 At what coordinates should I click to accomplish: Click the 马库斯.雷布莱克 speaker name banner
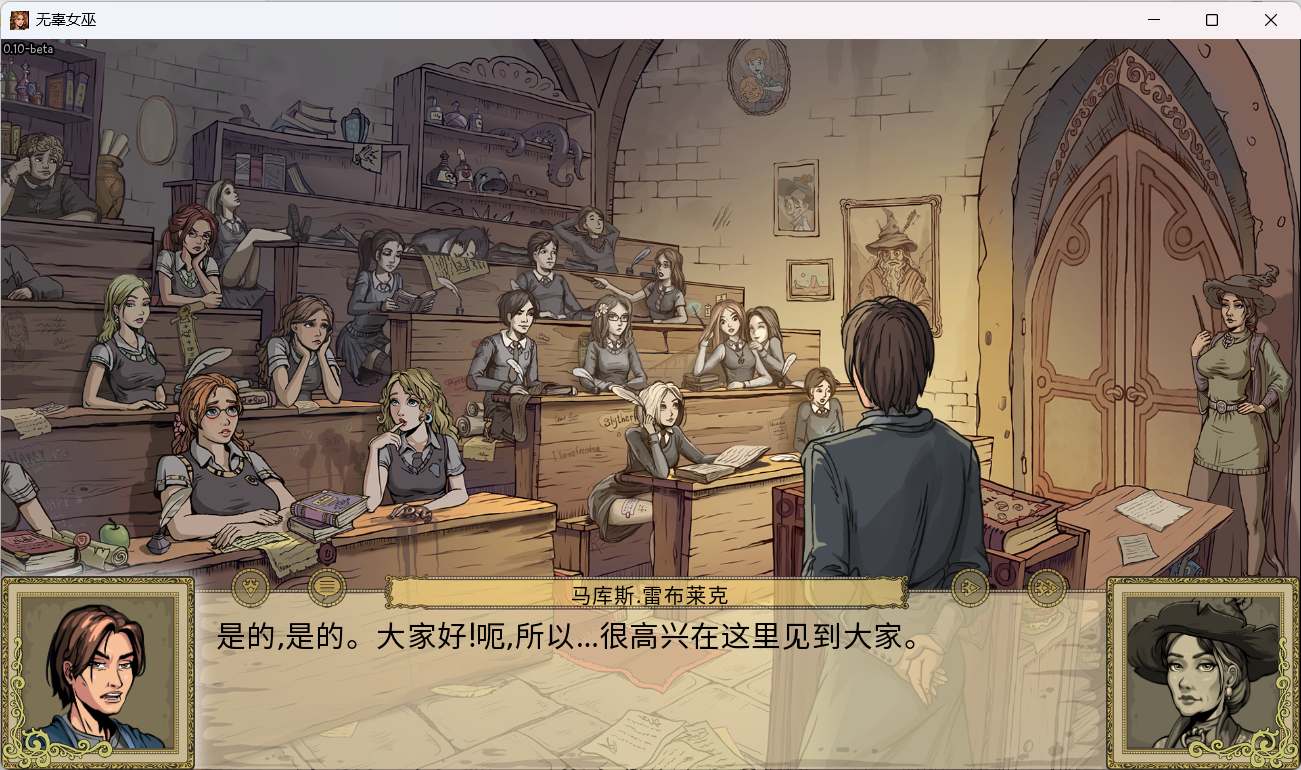tap(650, 595)
